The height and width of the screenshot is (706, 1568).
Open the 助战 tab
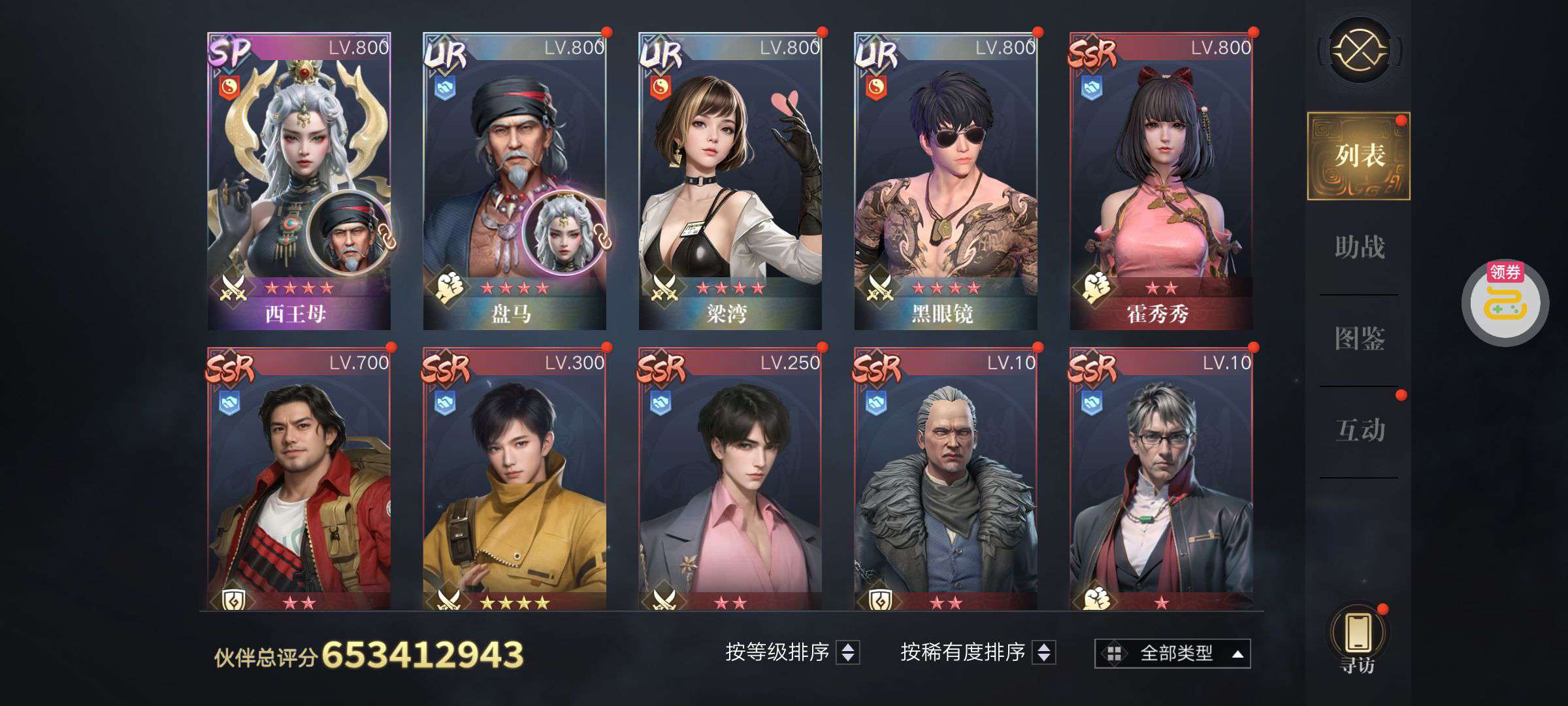point(1359,248)
